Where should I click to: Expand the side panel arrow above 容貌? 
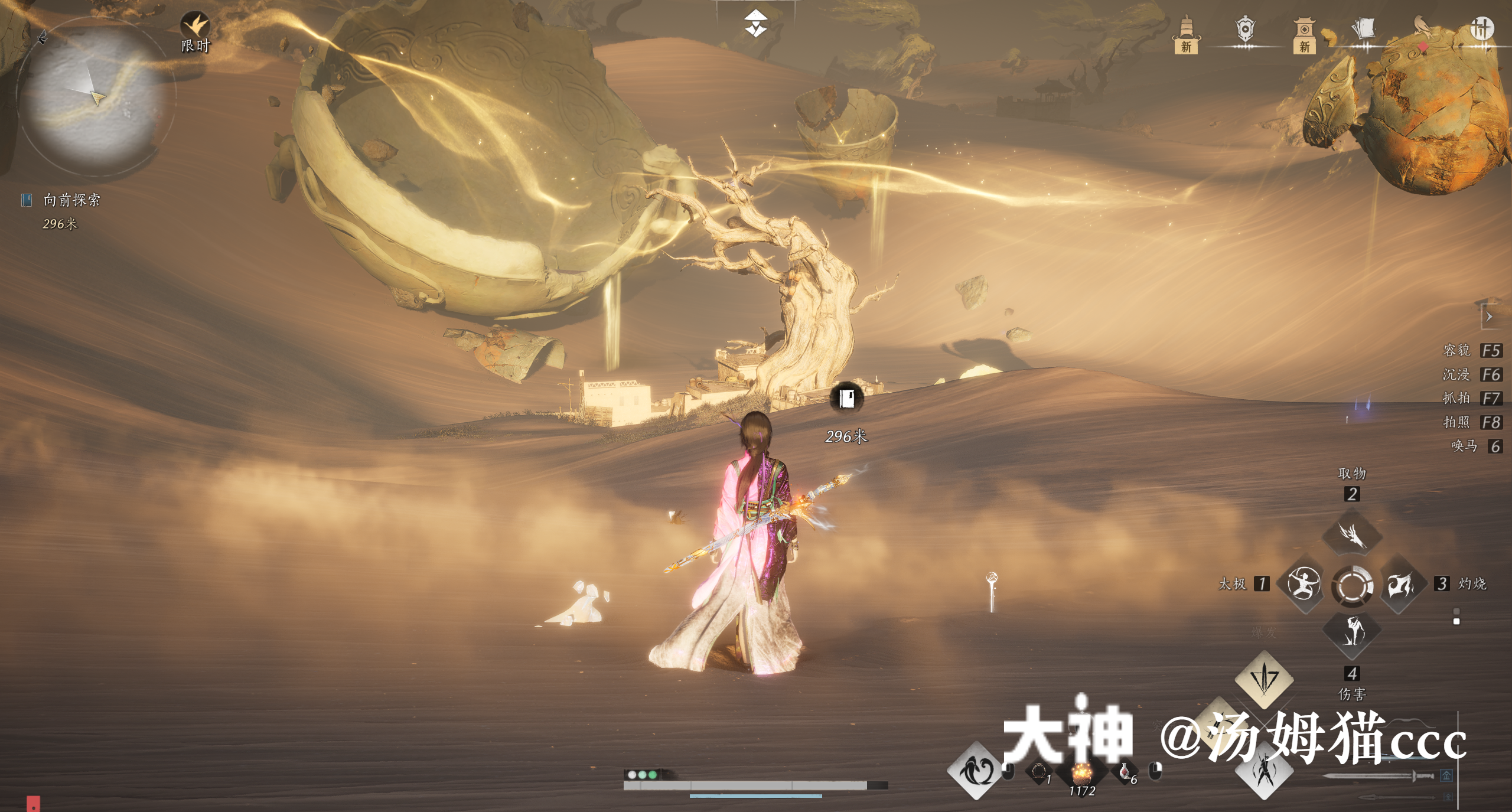point(1489,317)
